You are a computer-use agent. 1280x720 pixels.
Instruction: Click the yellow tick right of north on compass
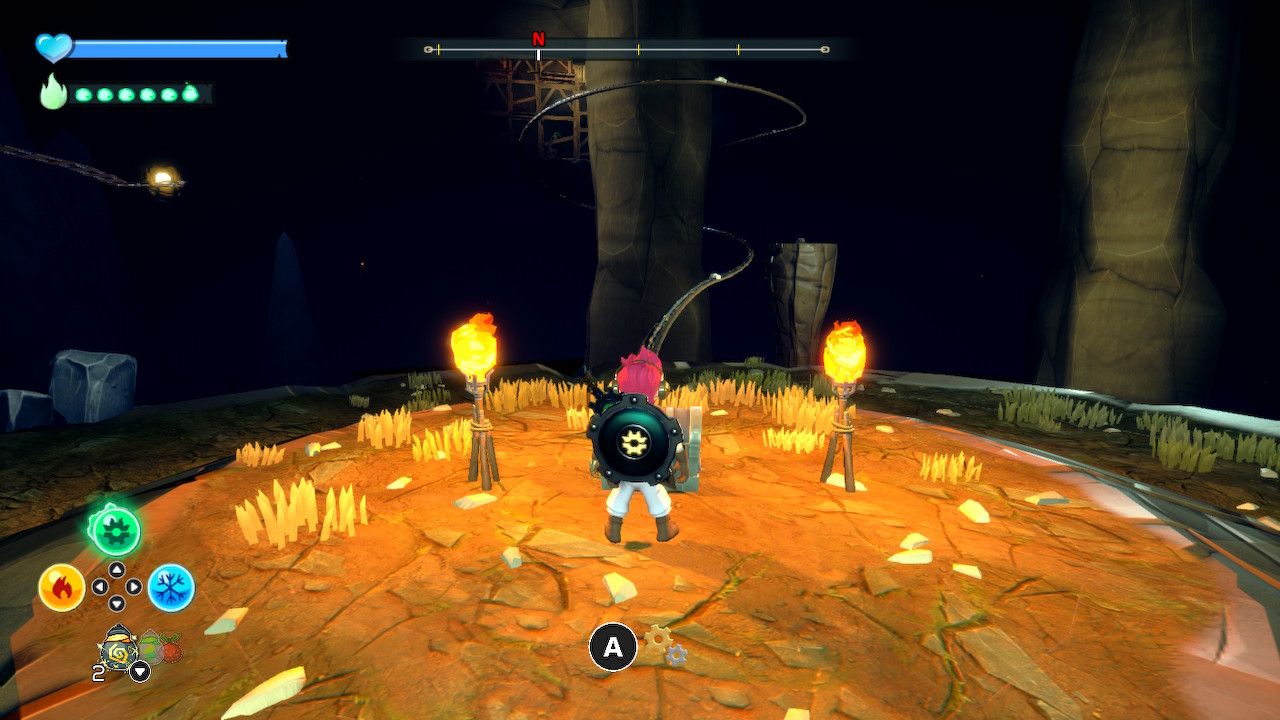637,46
